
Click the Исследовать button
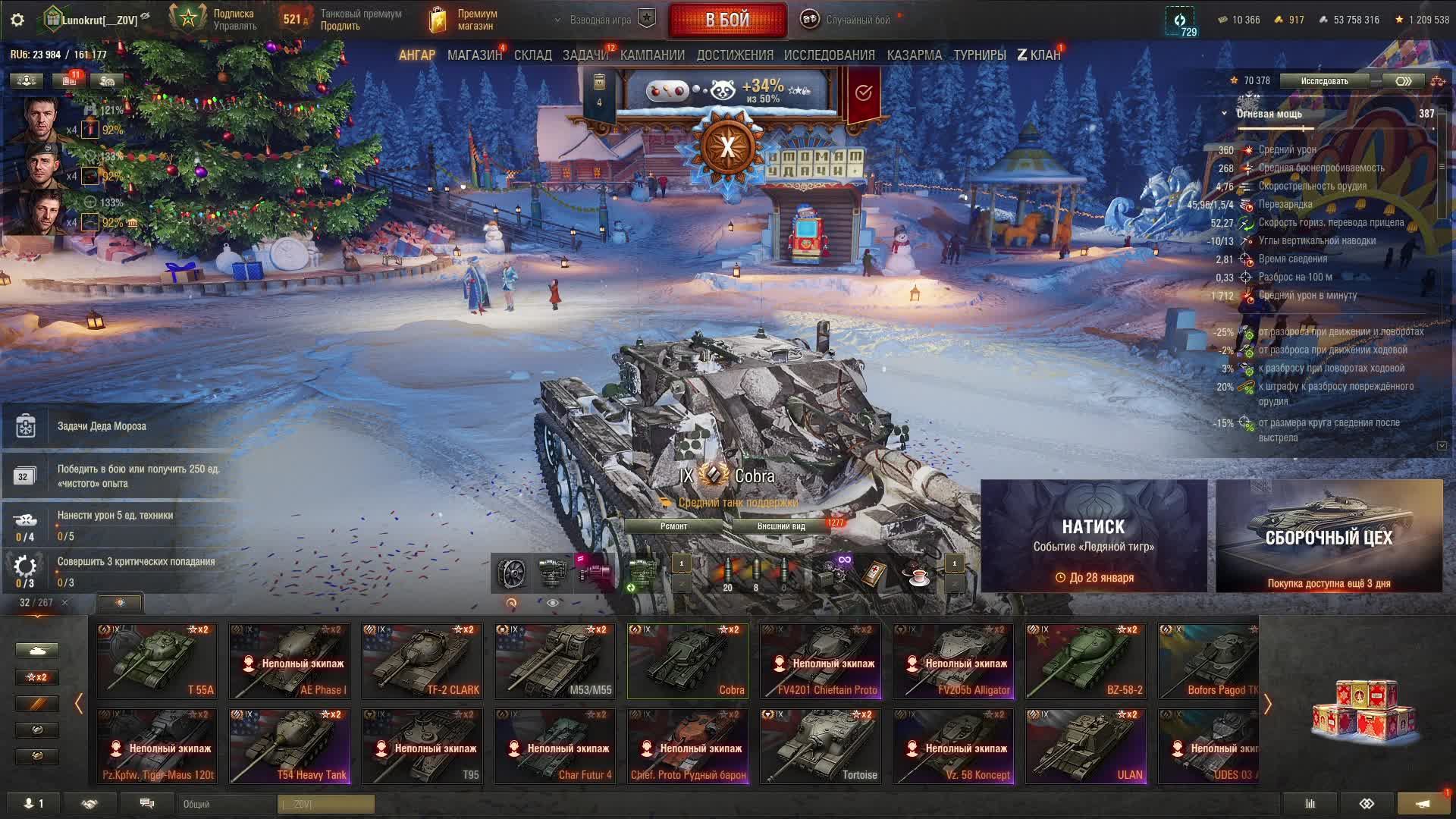[1324, 81]
